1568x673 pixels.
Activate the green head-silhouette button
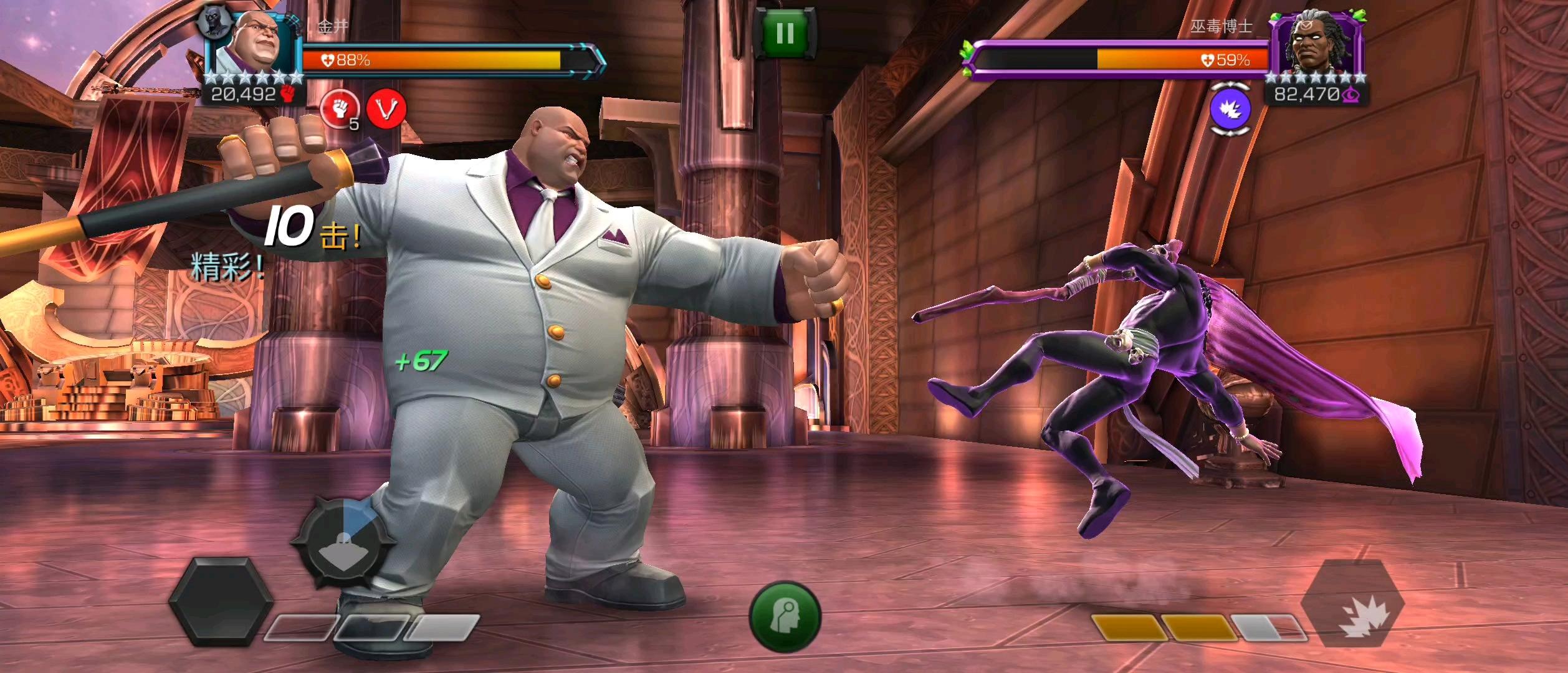click(x=785, y=617)
